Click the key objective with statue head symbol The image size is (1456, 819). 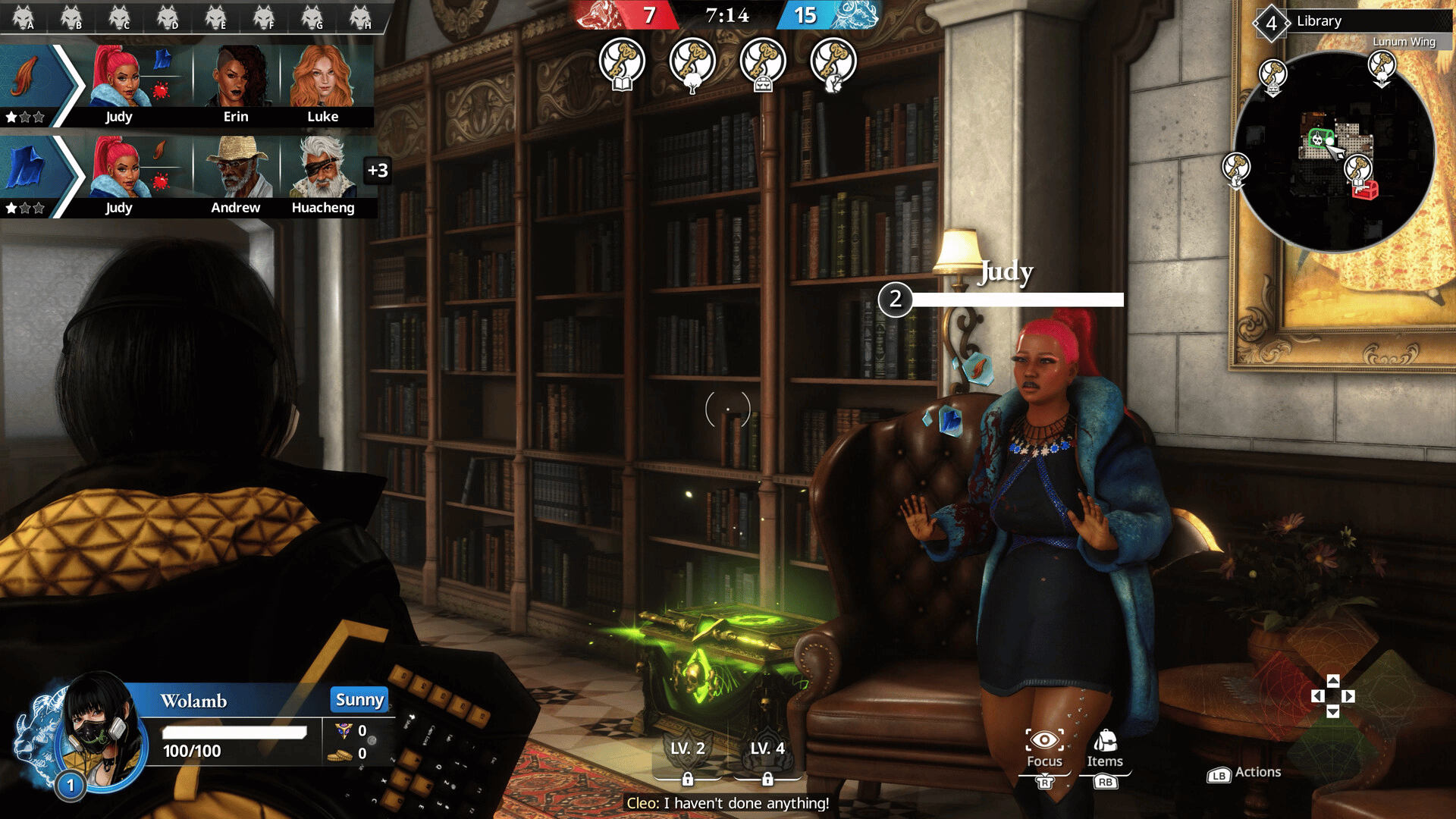[x=833, y=64]
